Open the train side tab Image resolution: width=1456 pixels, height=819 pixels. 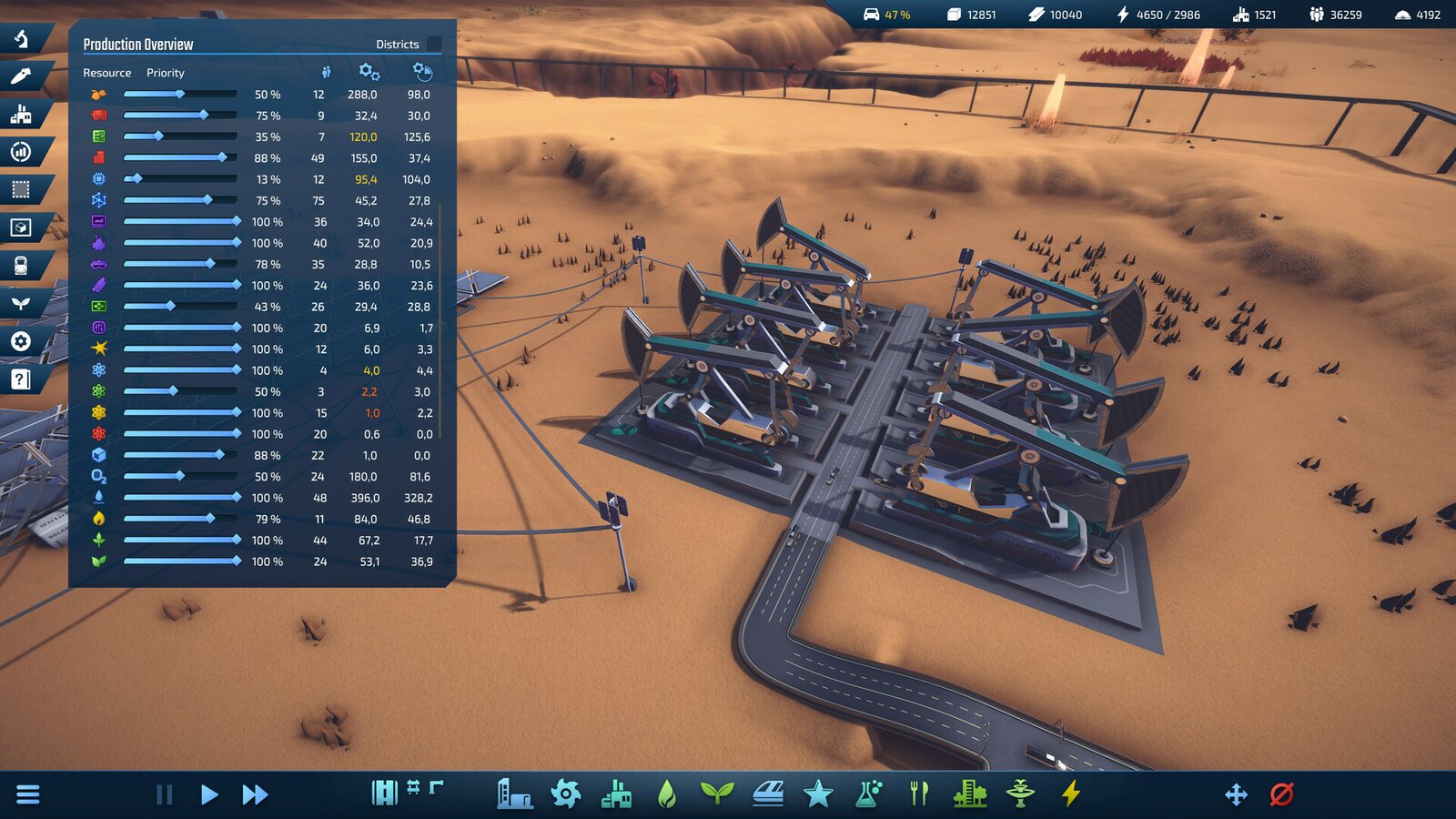(21, 266)
